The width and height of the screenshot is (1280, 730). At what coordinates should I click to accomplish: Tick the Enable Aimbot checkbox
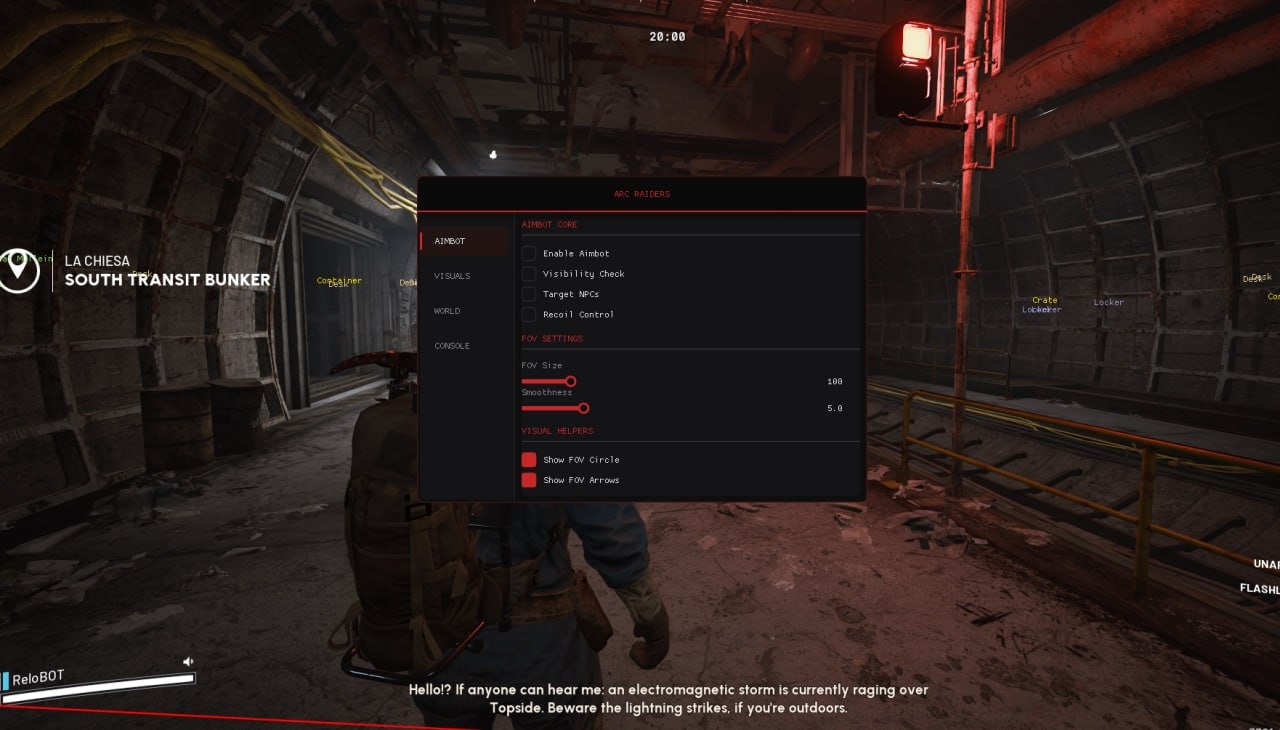[529, 254]
